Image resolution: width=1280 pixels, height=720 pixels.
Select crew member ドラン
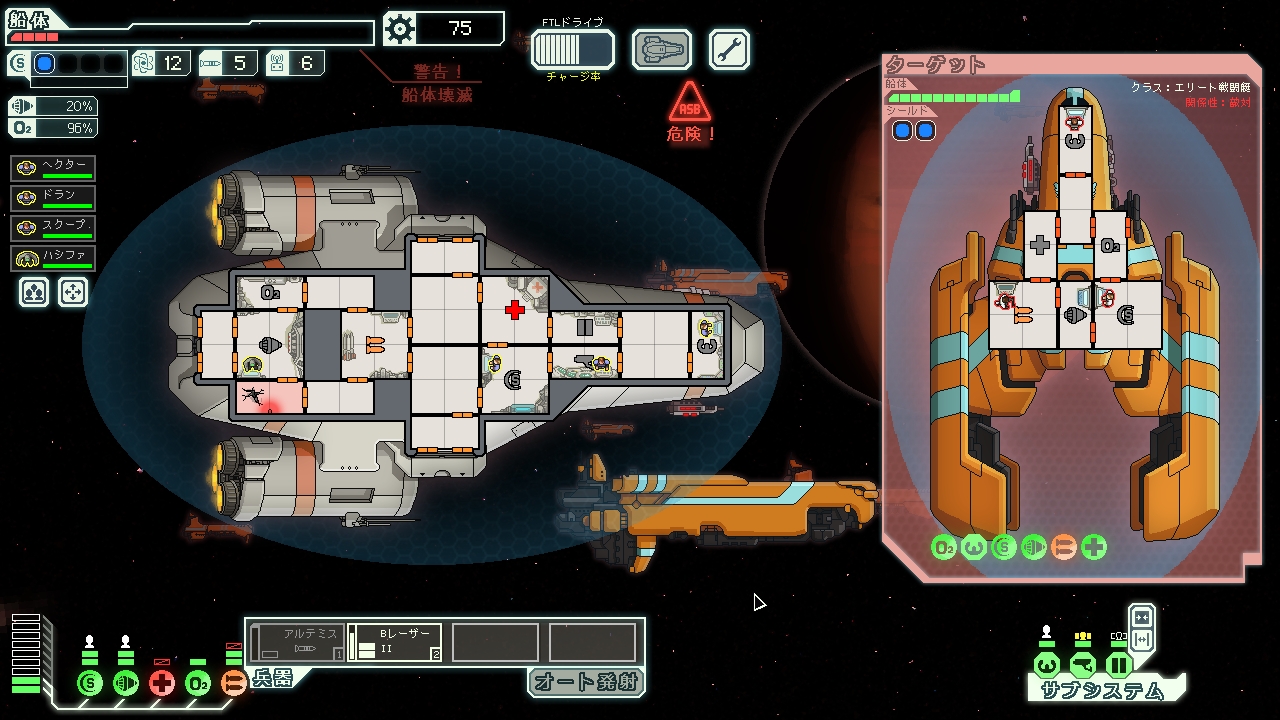pos(54,198)
